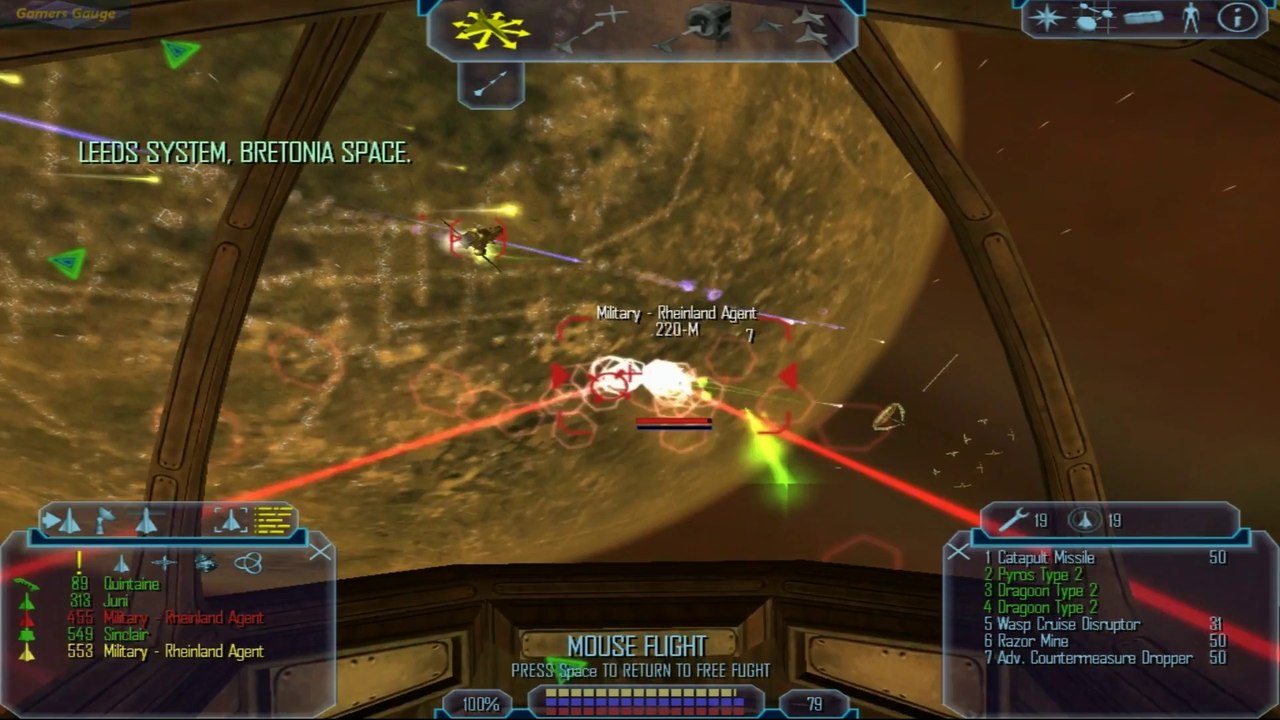
Task: Open the cargo inventory bar icon
Action: pos(1142,18)
